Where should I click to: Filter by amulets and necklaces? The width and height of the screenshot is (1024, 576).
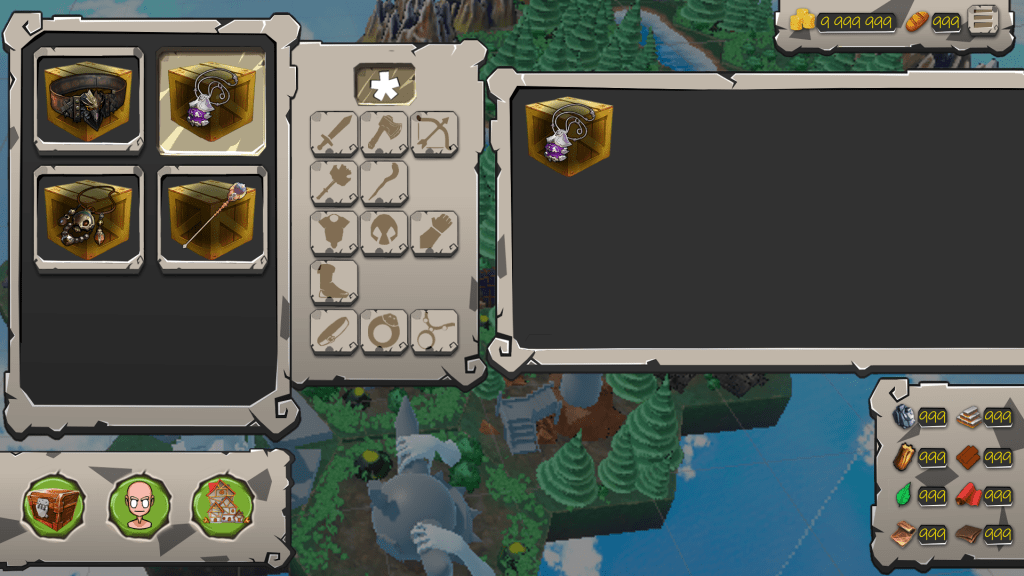435,332
